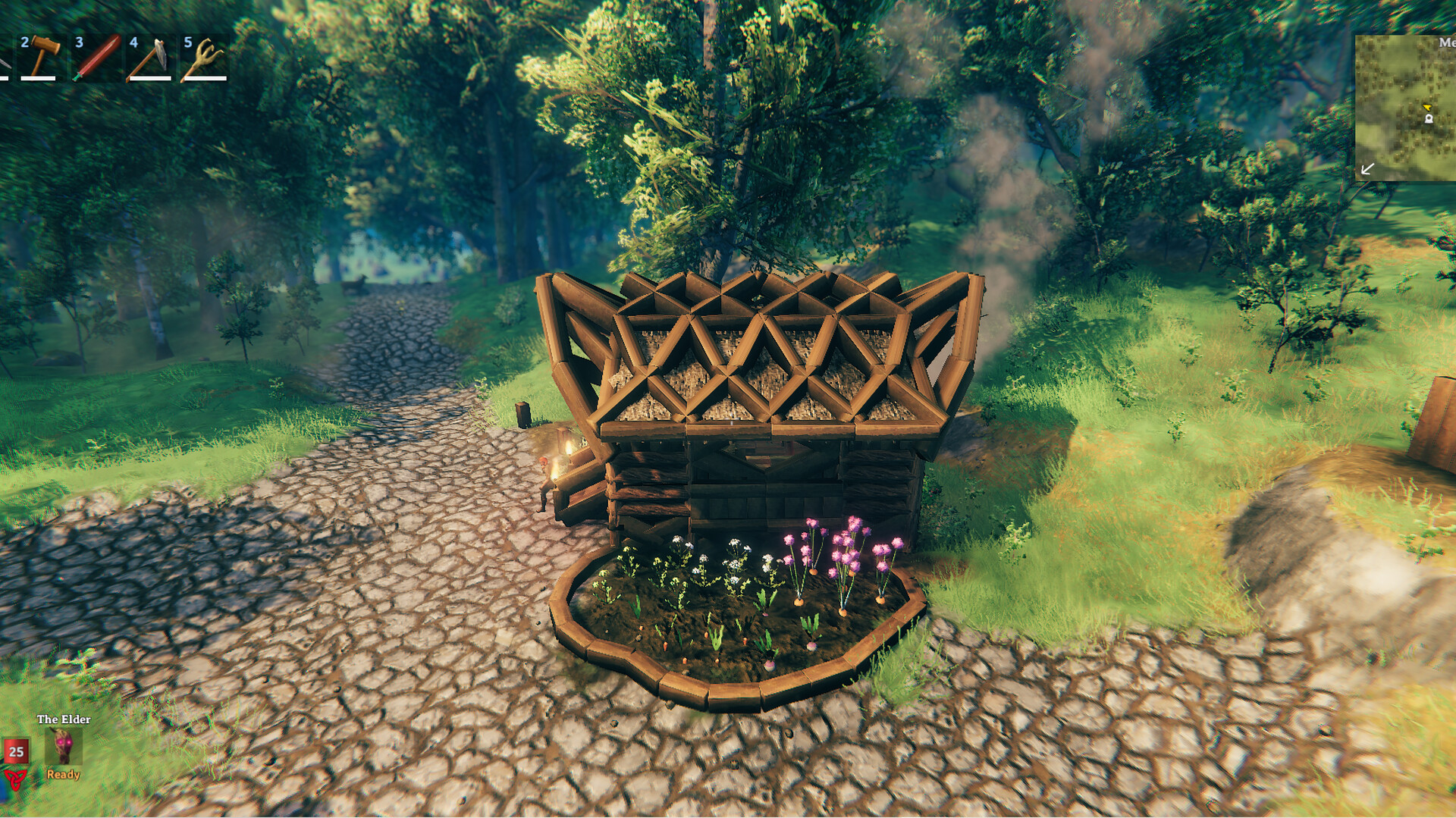Click the Meadows biome label on the minimap
This screenshot has height=818, width=1456.
[x=1447, y=44]
